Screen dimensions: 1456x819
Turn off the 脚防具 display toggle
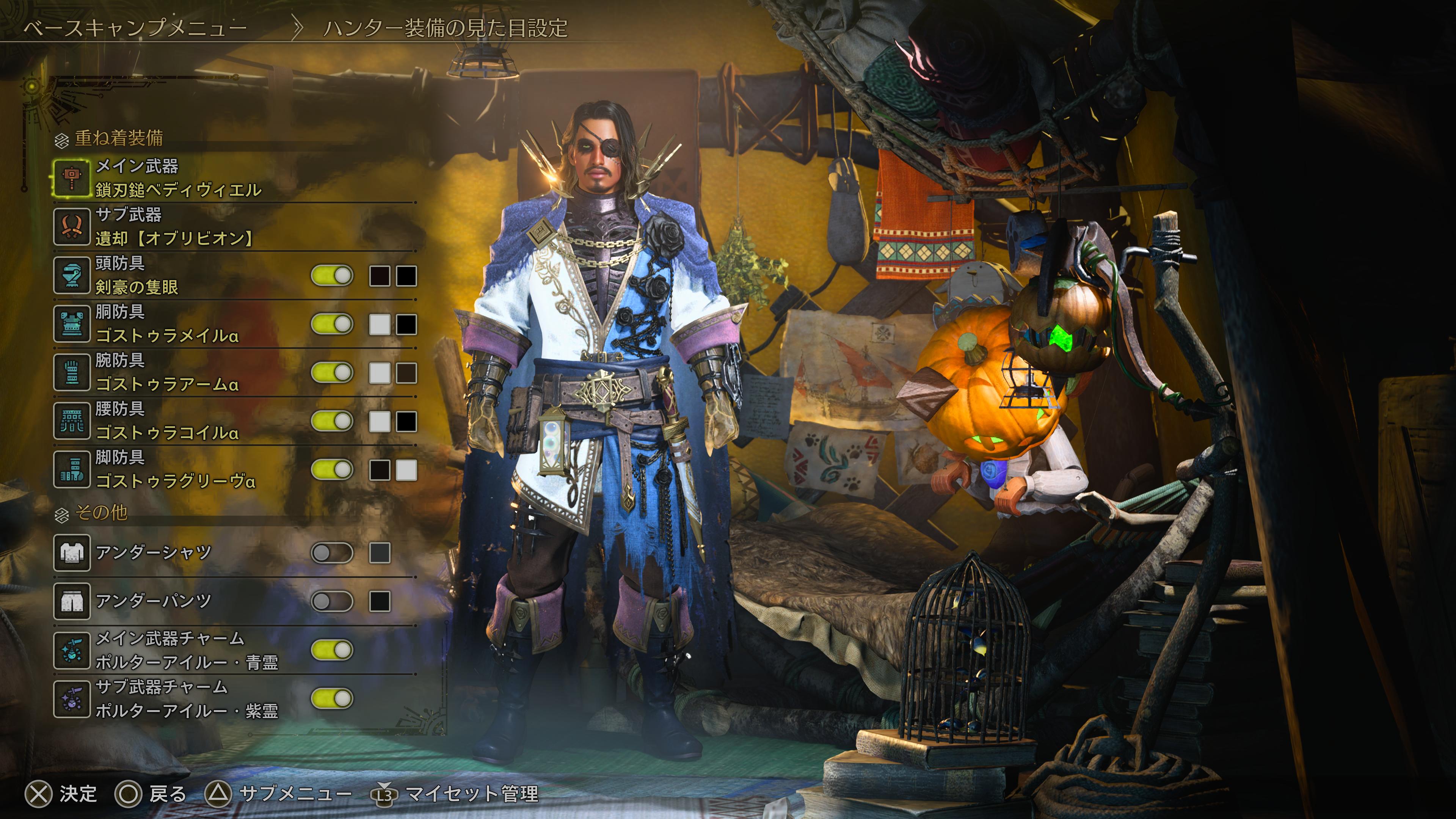333,470
